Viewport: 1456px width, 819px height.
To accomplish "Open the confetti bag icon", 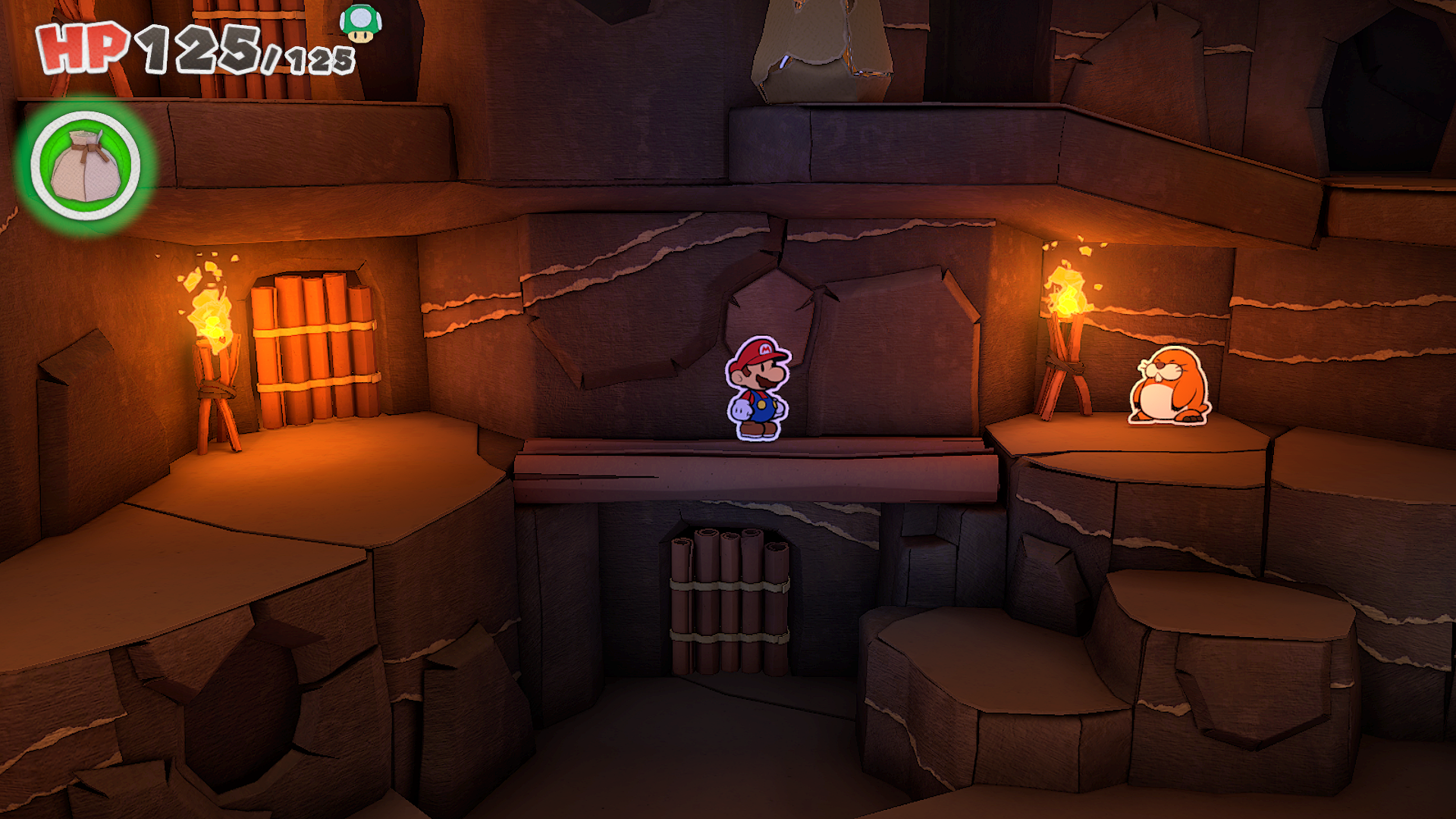I will coord(86,166).
